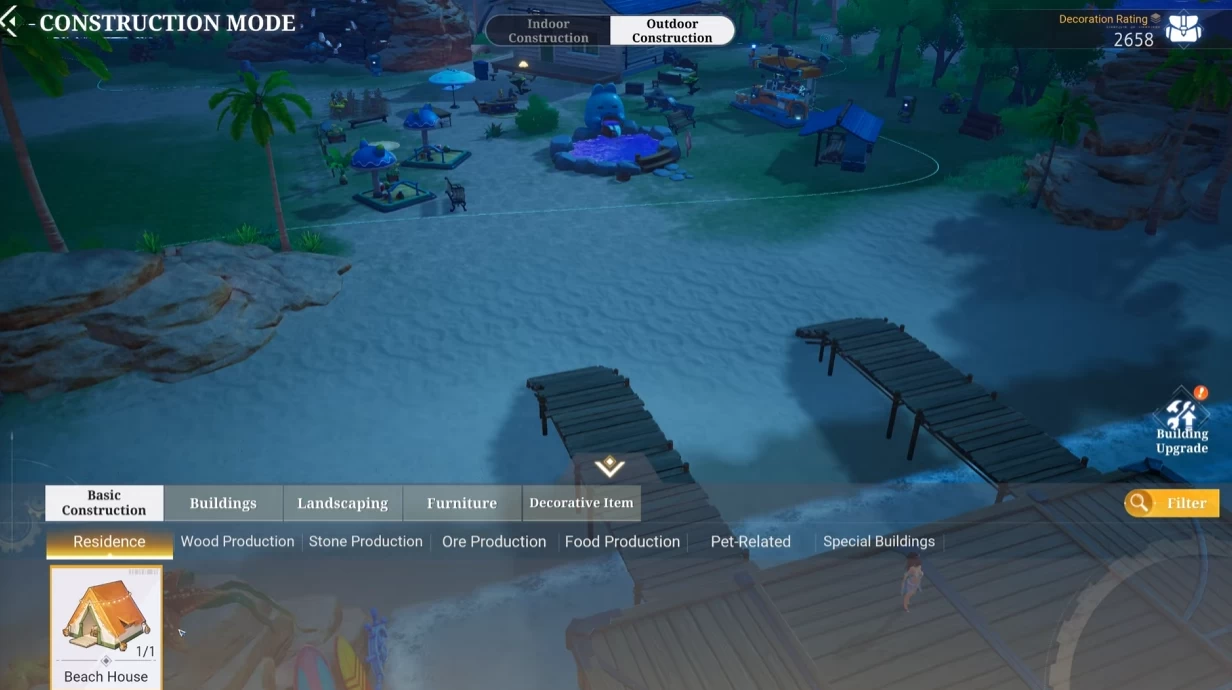
Task: Switch to Indoor Construction
Action: tap(548, 31)
